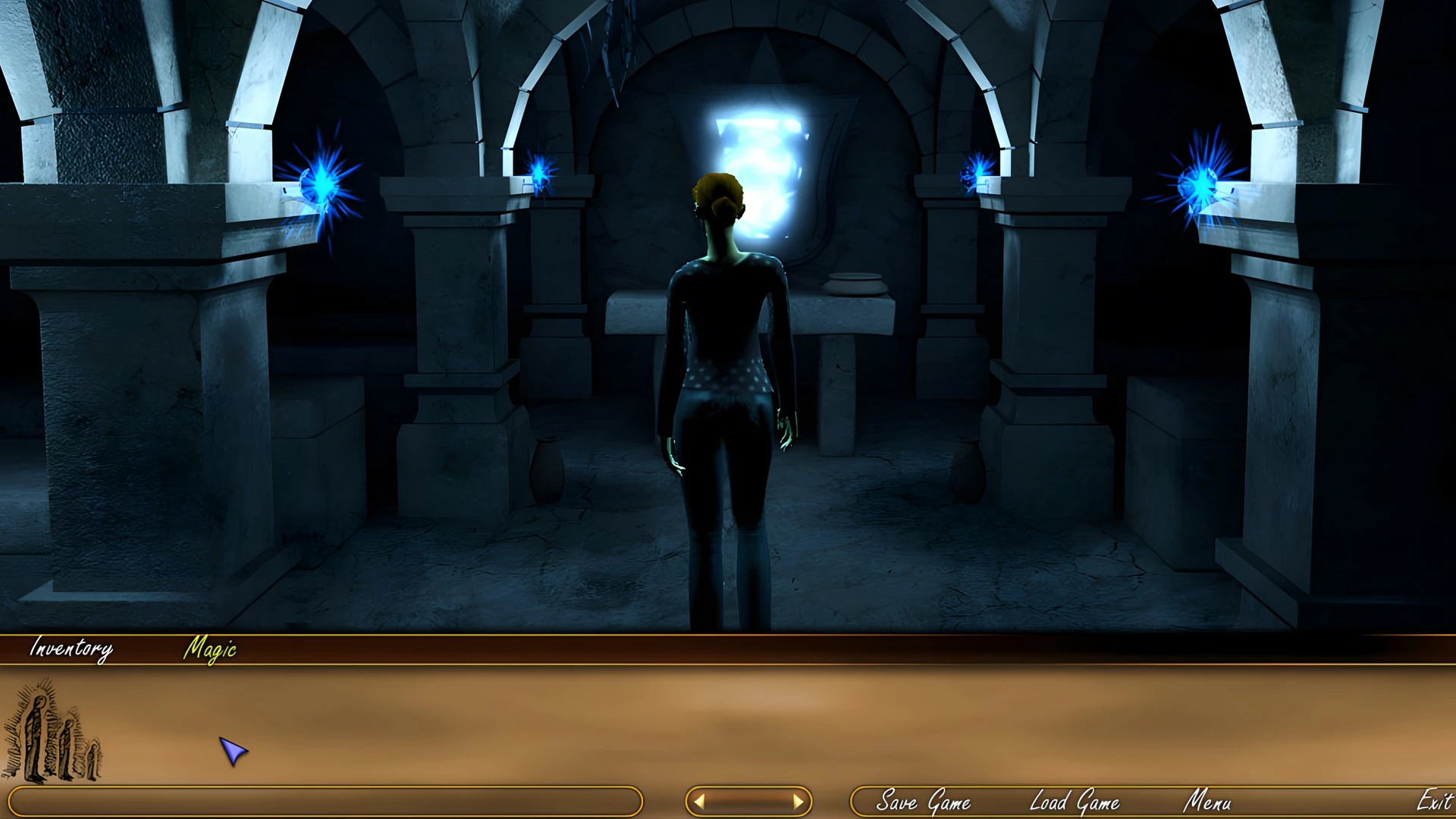Open the Magic tab
The height and width of the screenshot is (819, 1456).
point(210,649)
